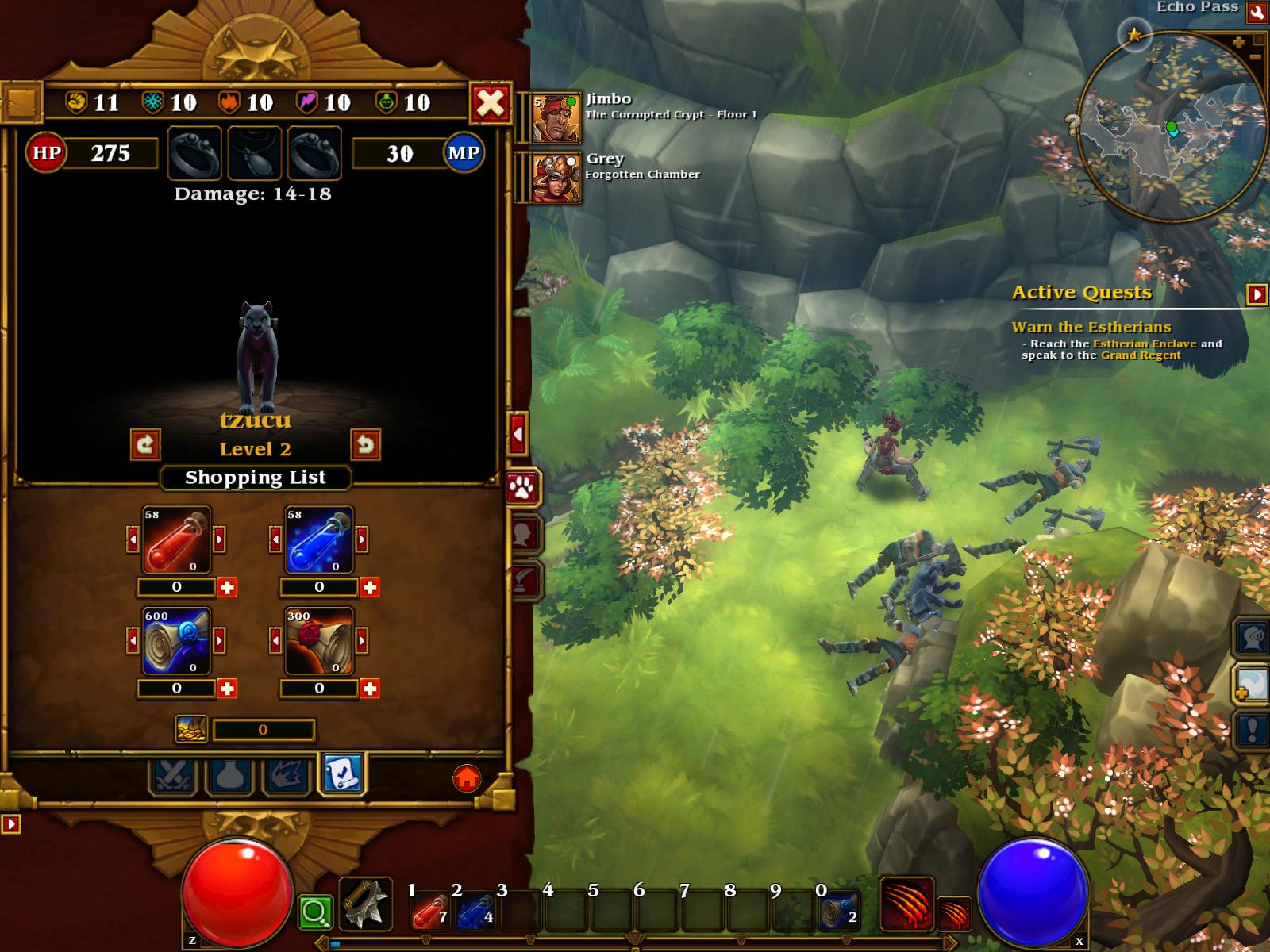1270x952 pixels.
Task: Add a mana potion to the shopping list
Action: coord(370,587)
